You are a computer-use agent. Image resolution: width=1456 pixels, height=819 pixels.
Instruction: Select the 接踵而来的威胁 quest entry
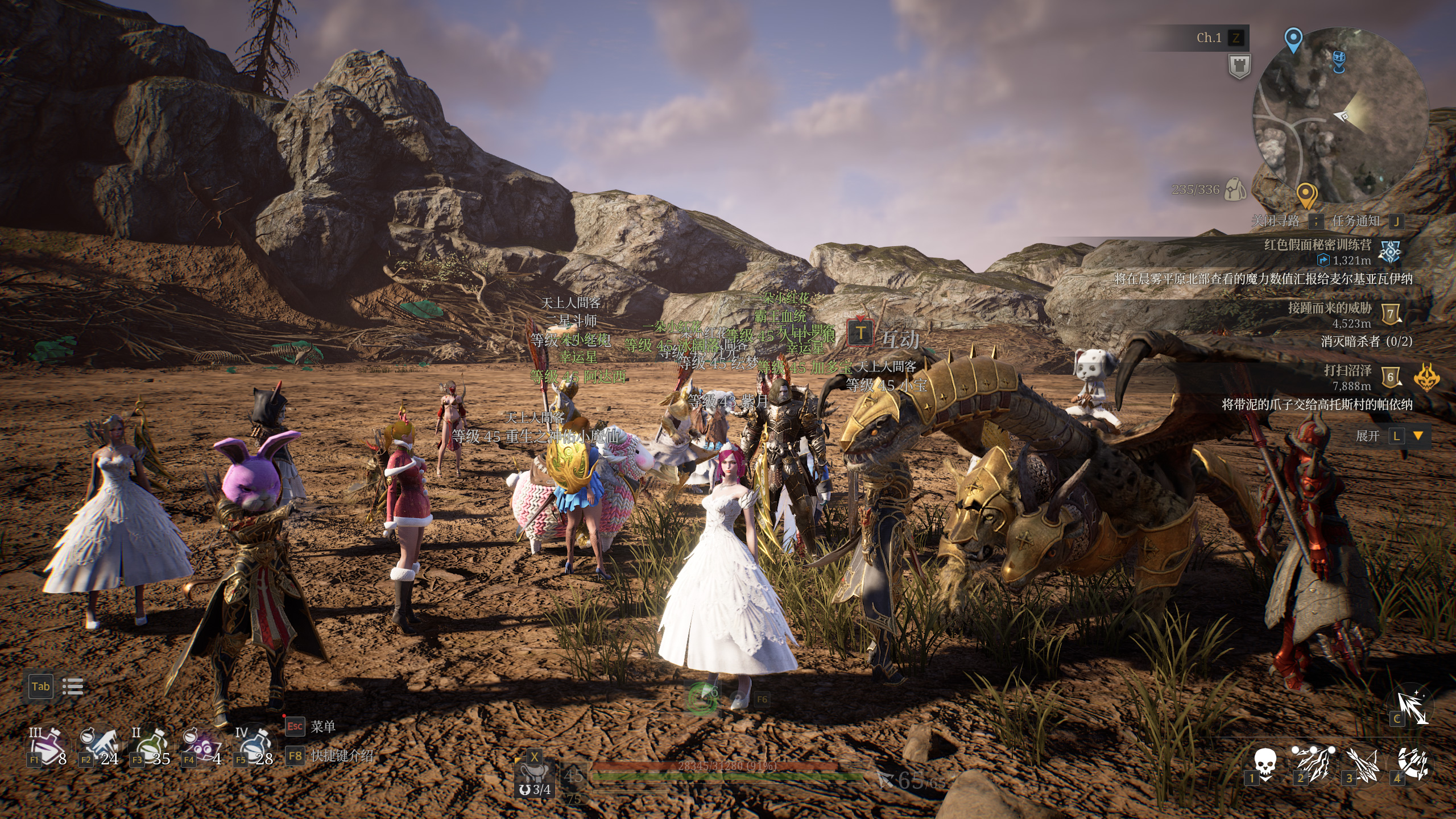pyautogui.click(x=1329, y=308)
